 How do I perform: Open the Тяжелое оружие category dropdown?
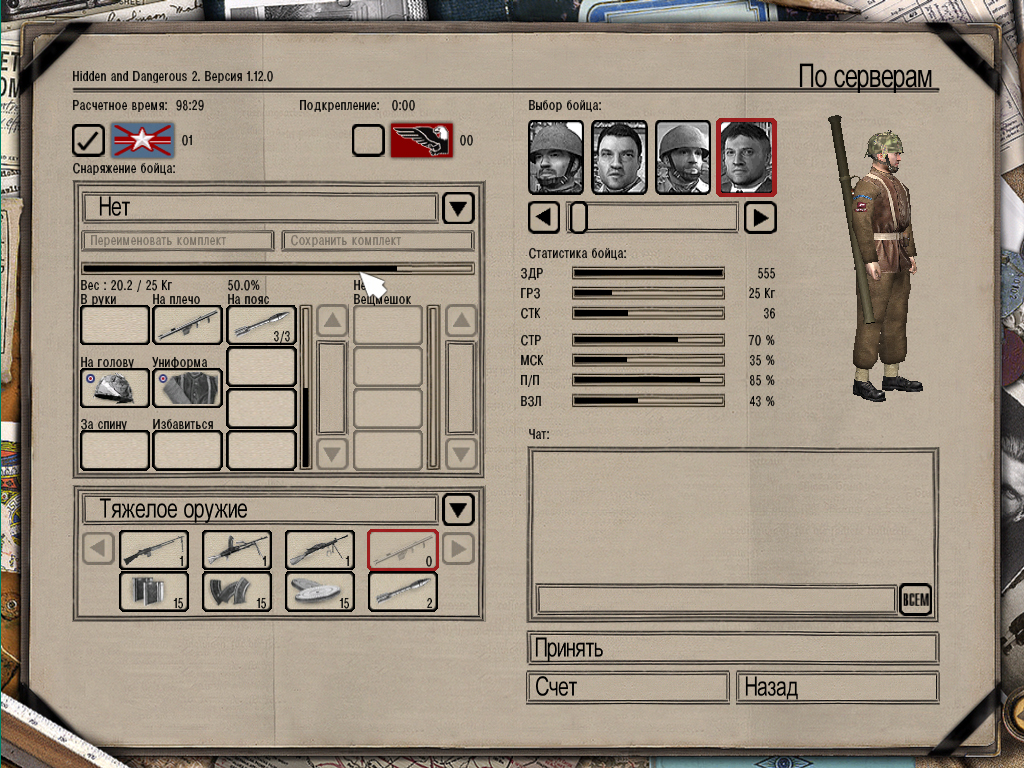tap(458, 510)
